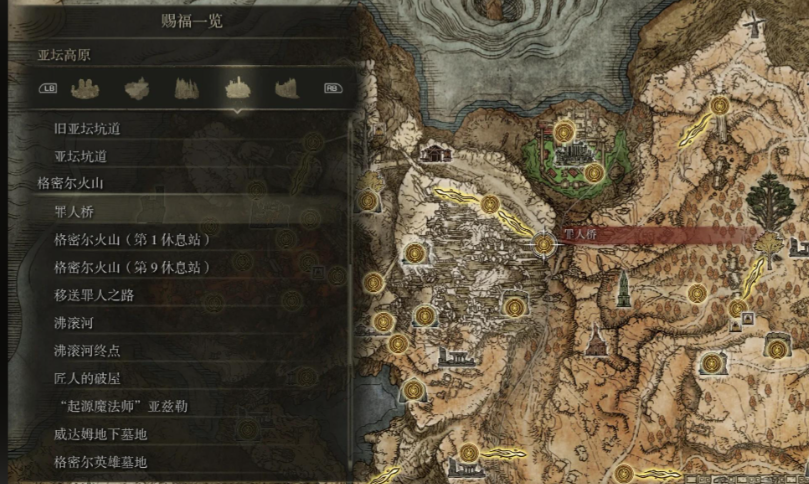Image resolution: width=809 pixels, height=484 pixels.
Task: Choose 格密尔火山（第1休息站）
Action: pos(132,240)
